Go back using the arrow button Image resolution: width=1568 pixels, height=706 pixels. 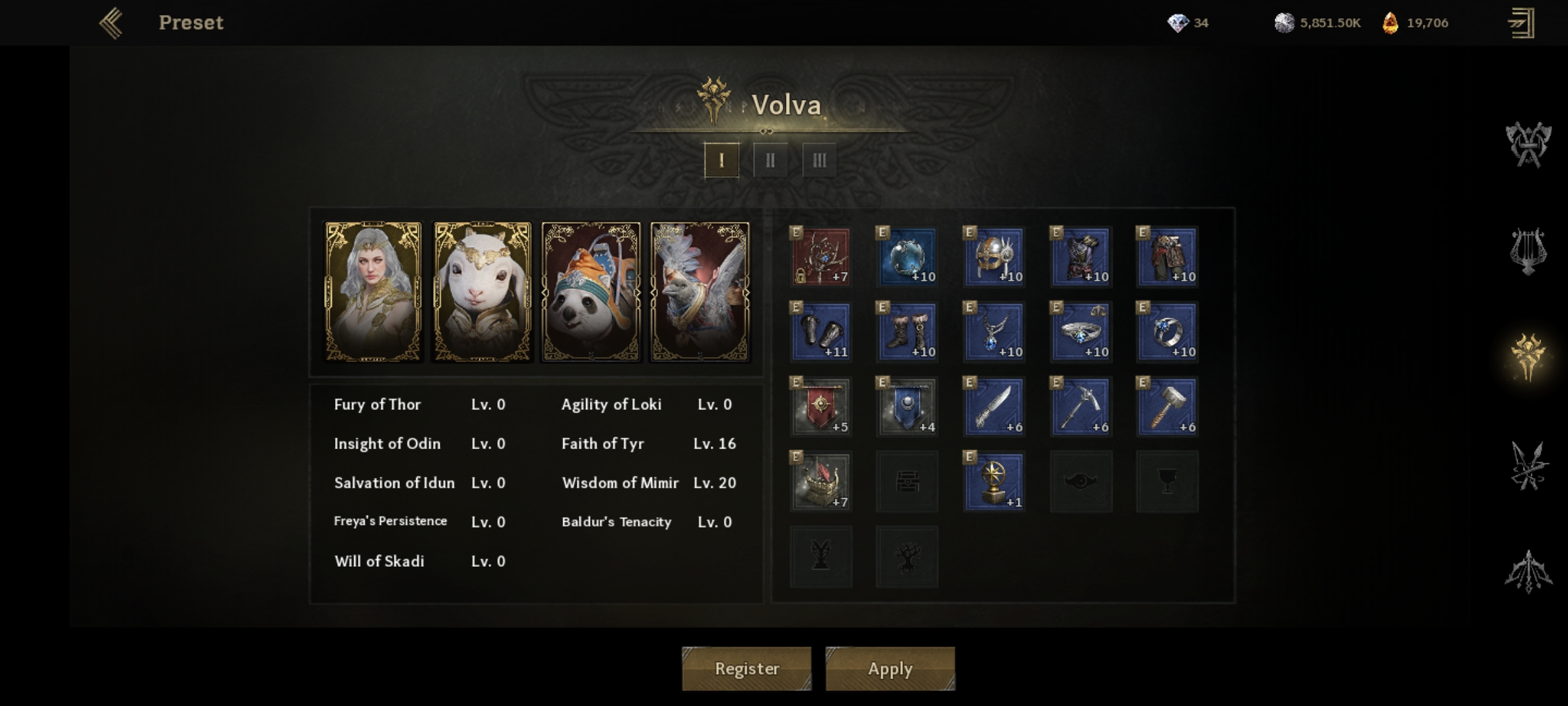pos(111,23)
